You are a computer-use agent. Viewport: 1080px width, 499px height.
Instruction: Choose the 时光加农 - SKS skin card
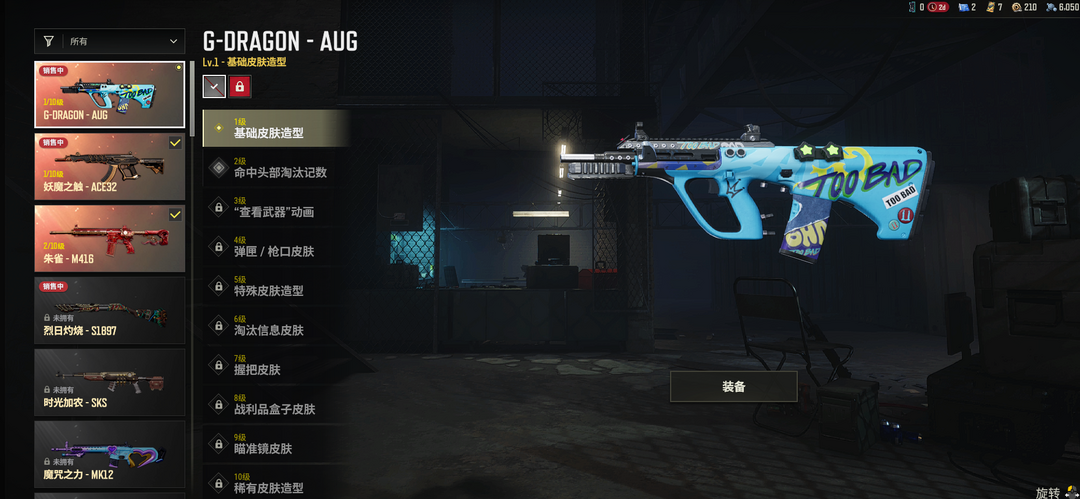(110, 381)
